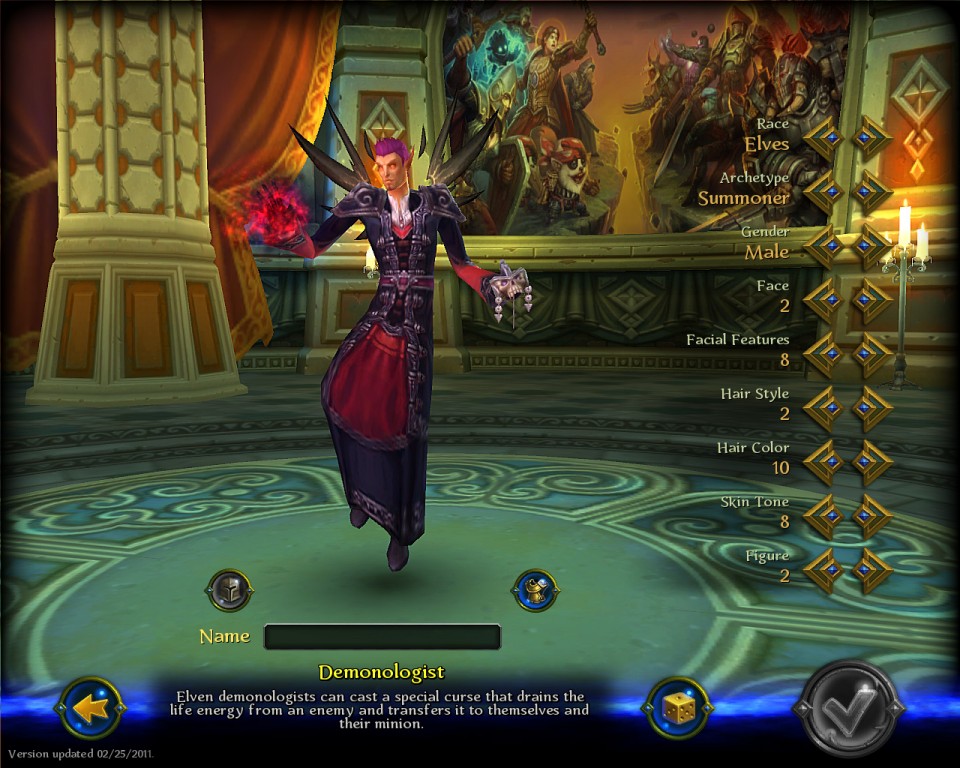
Task: Choose previous Facial Features option
Action: (x=824, y=354)
